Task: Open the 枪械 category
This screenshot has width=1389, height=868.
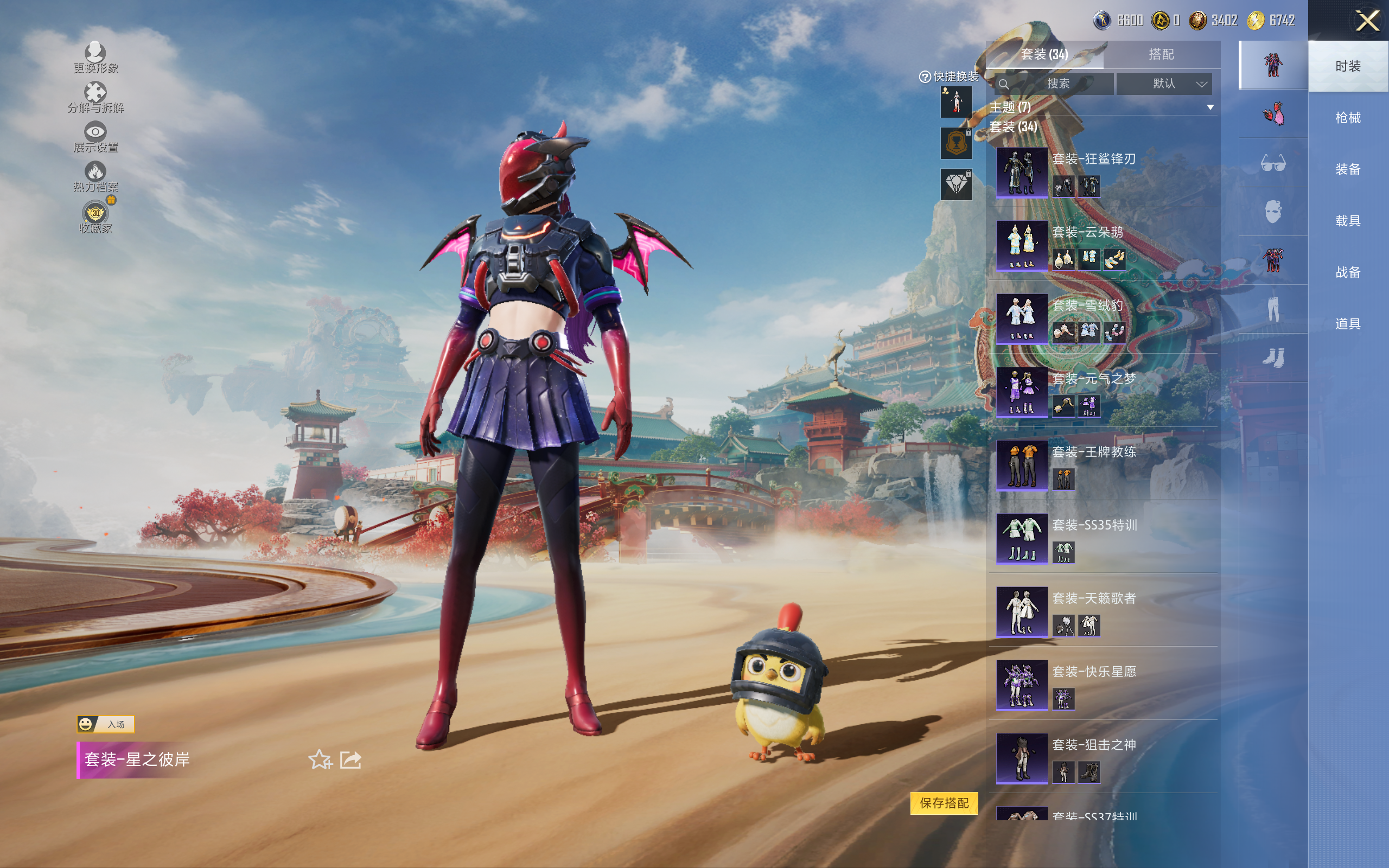Action: pyautogui.click(x=1347, y=118)
